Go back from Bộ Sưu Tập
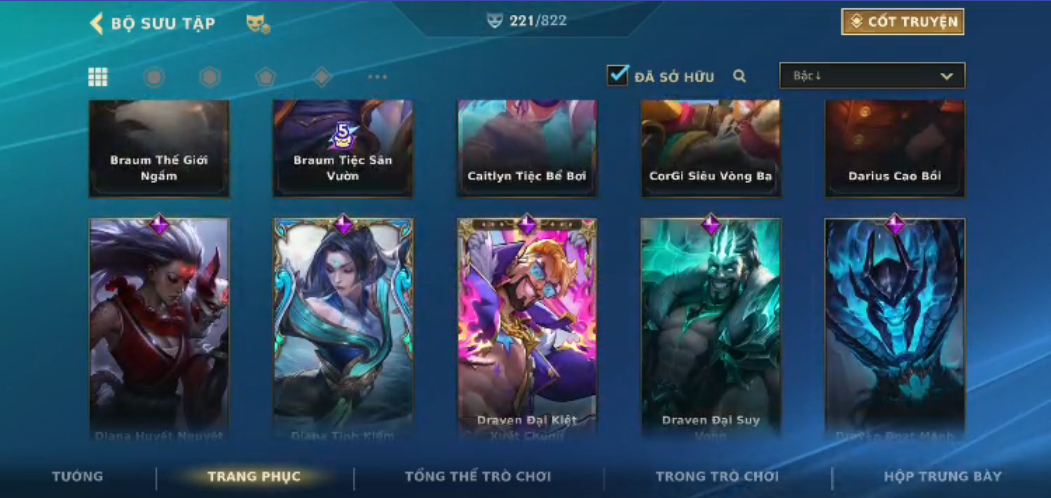1051x498 pixels. click(97, 23)
